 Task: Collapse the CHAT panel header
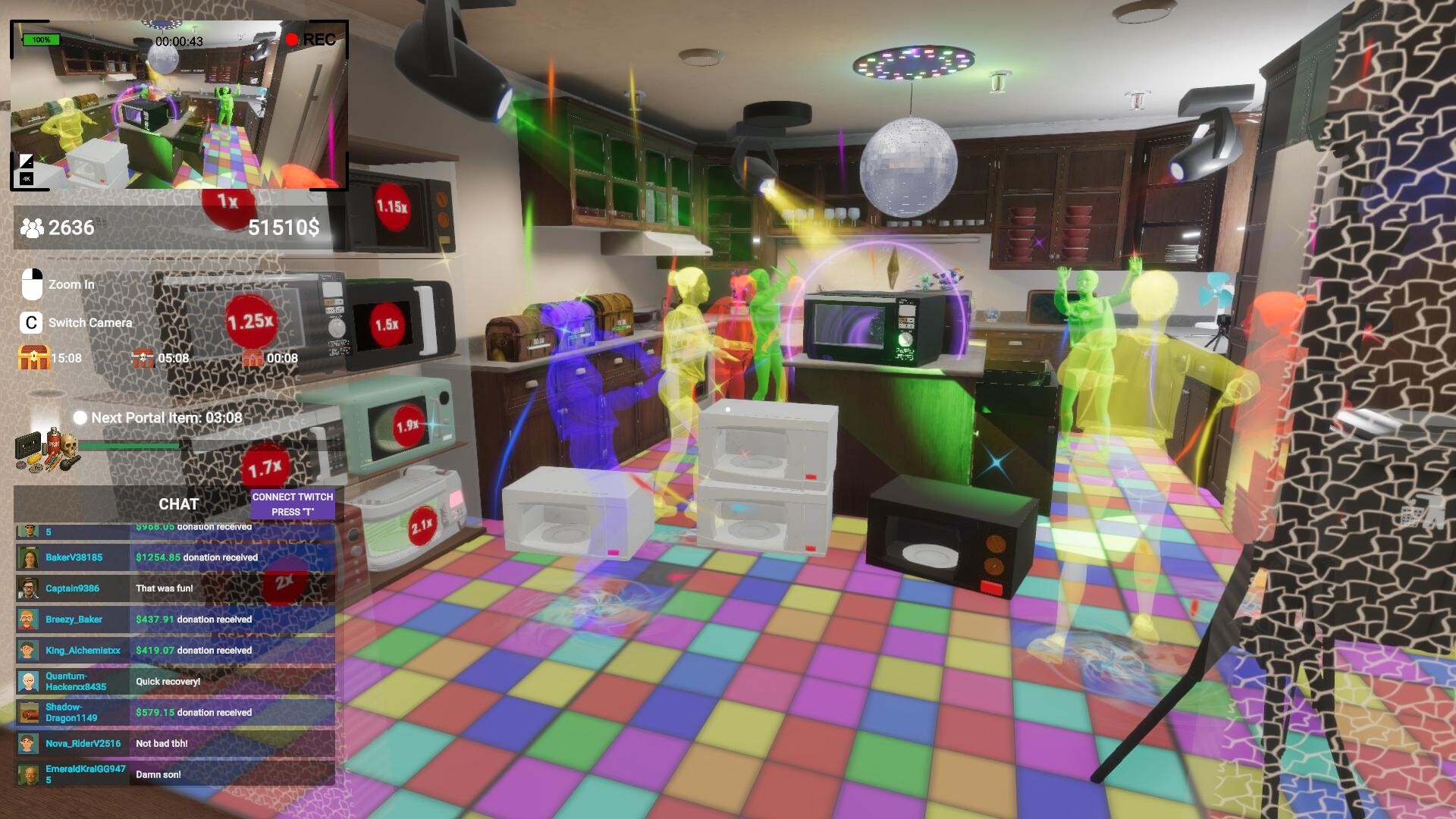pos(177,503)
